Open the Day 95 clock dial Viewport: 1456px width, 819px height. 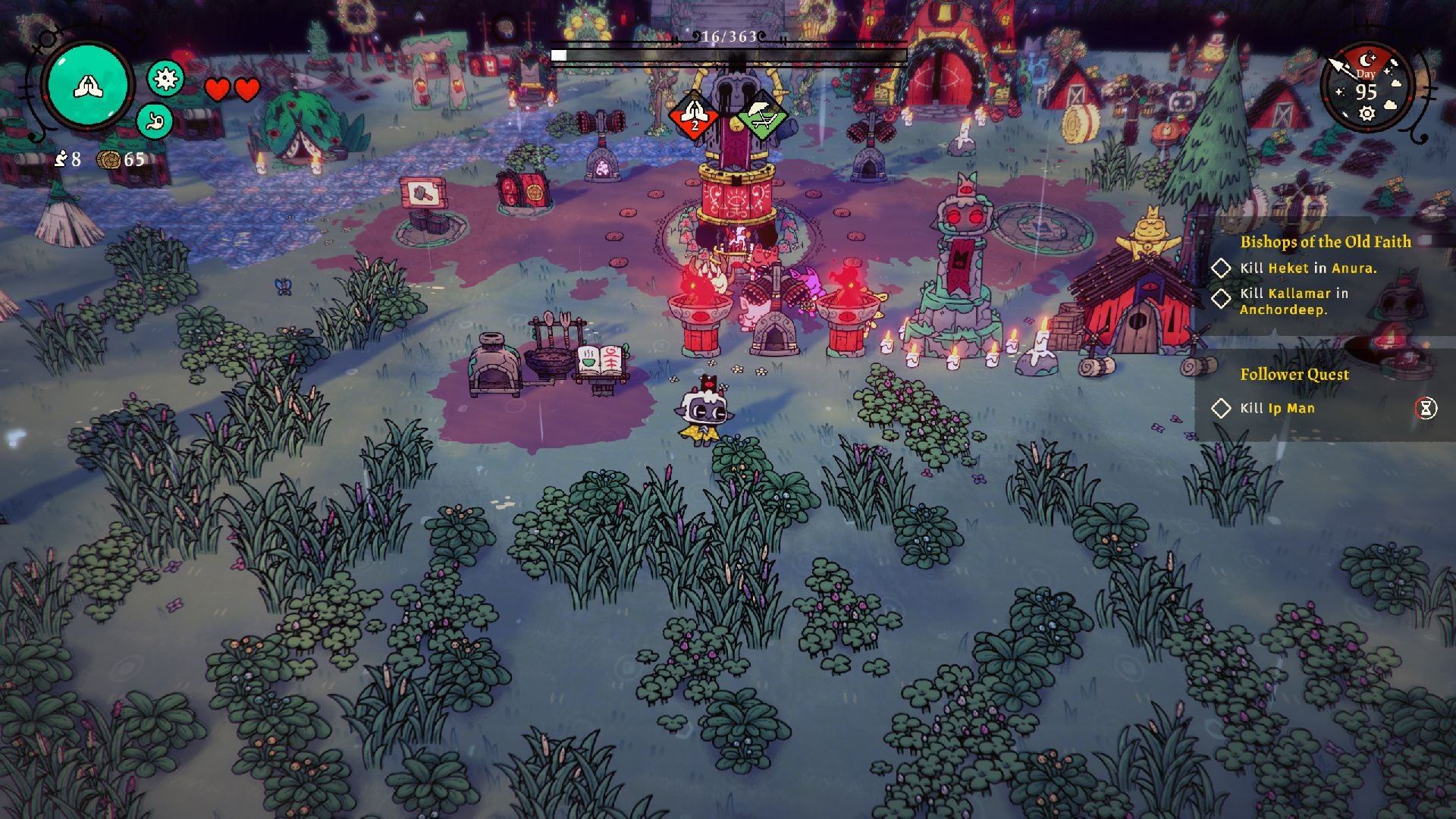coord(1367,89)
